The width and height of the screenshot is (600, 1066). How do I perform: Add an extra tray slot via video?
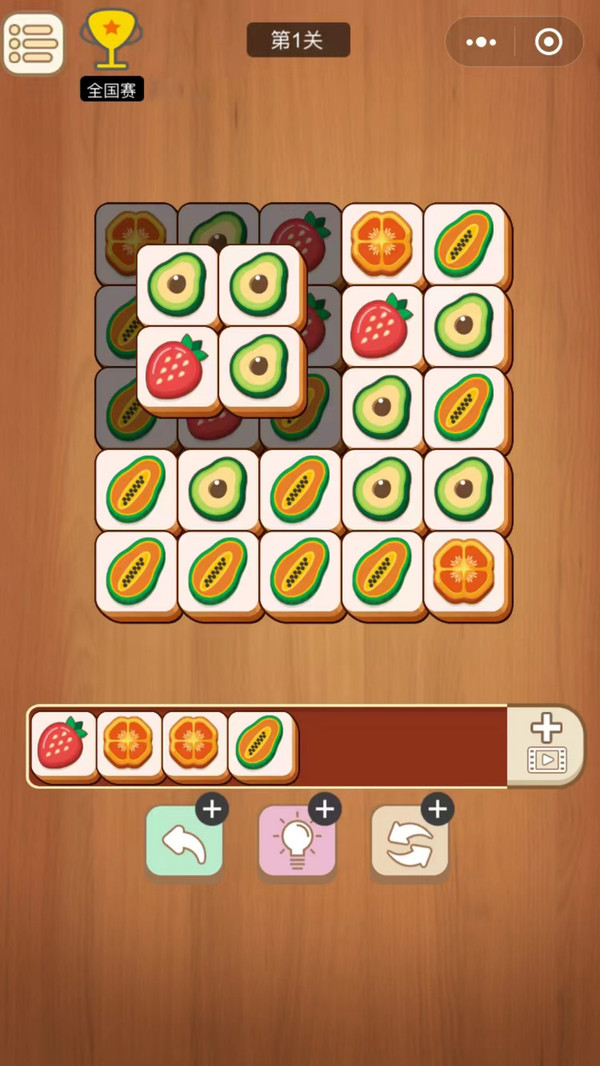545,745
